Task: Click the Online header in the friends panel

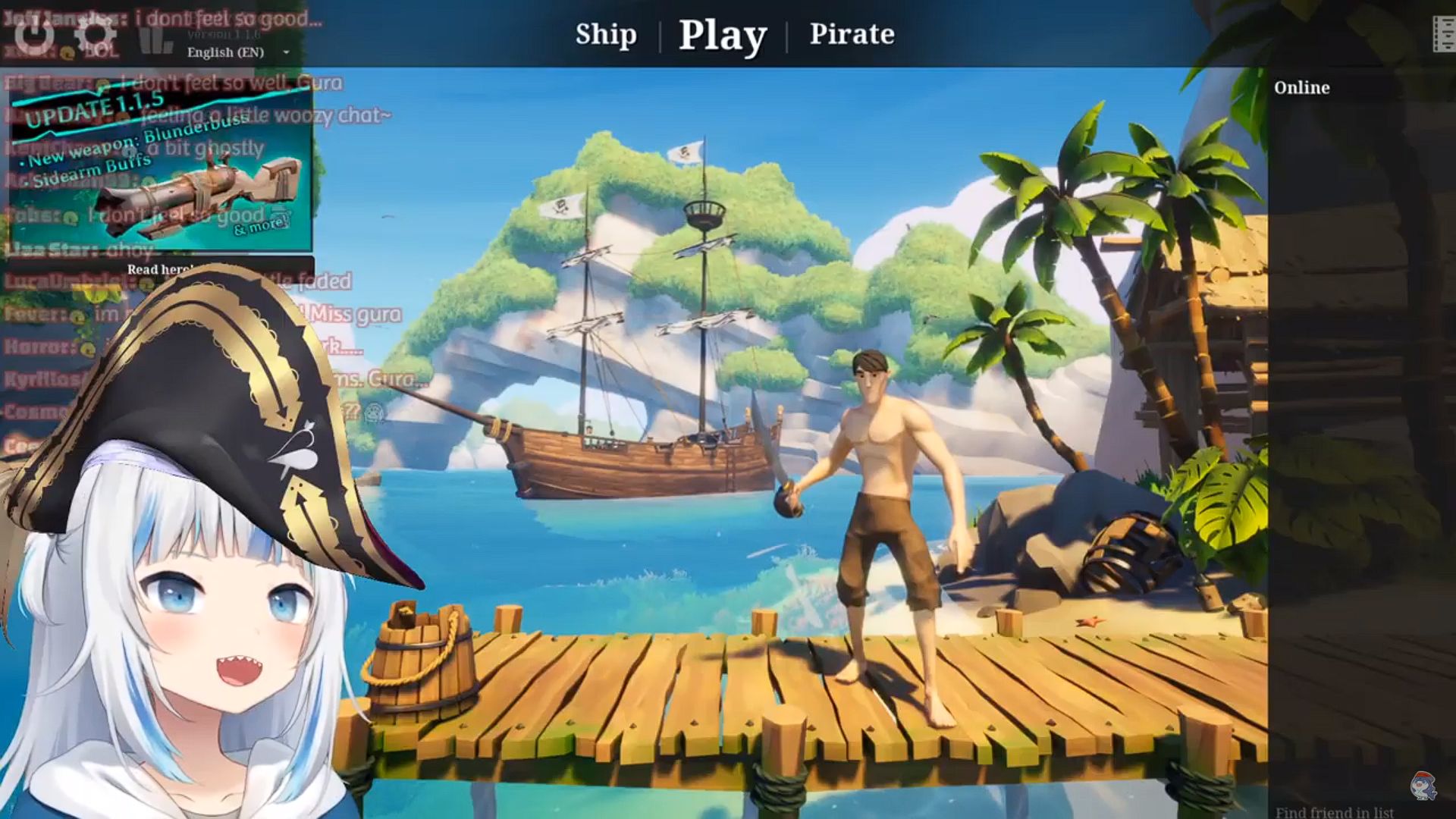Action: click(1301, 87)
